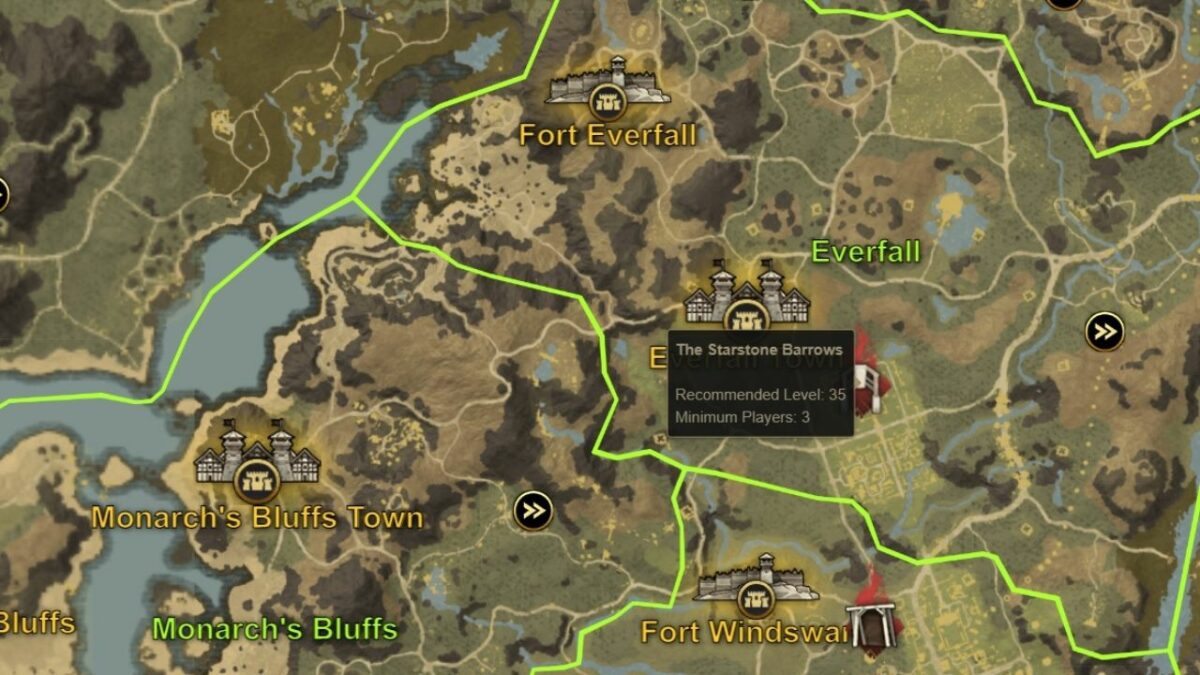Viewport: 1200px width, 675px height.
Task: Select the double-chevron marker in Monarch's Bluffs territory
Action: [533, 511]
